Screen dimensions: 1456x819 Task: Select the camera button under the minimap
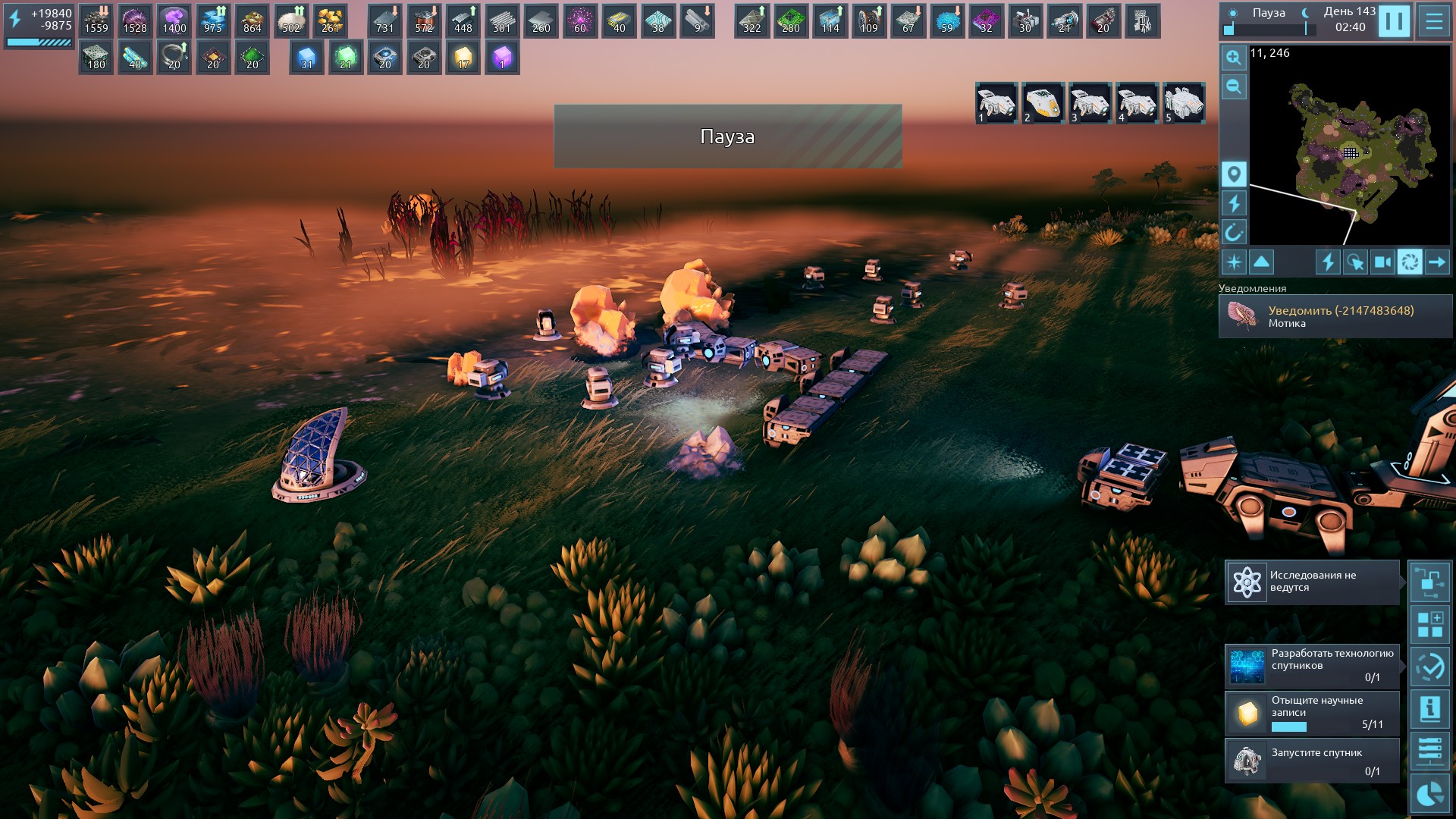pos(1382,262)
